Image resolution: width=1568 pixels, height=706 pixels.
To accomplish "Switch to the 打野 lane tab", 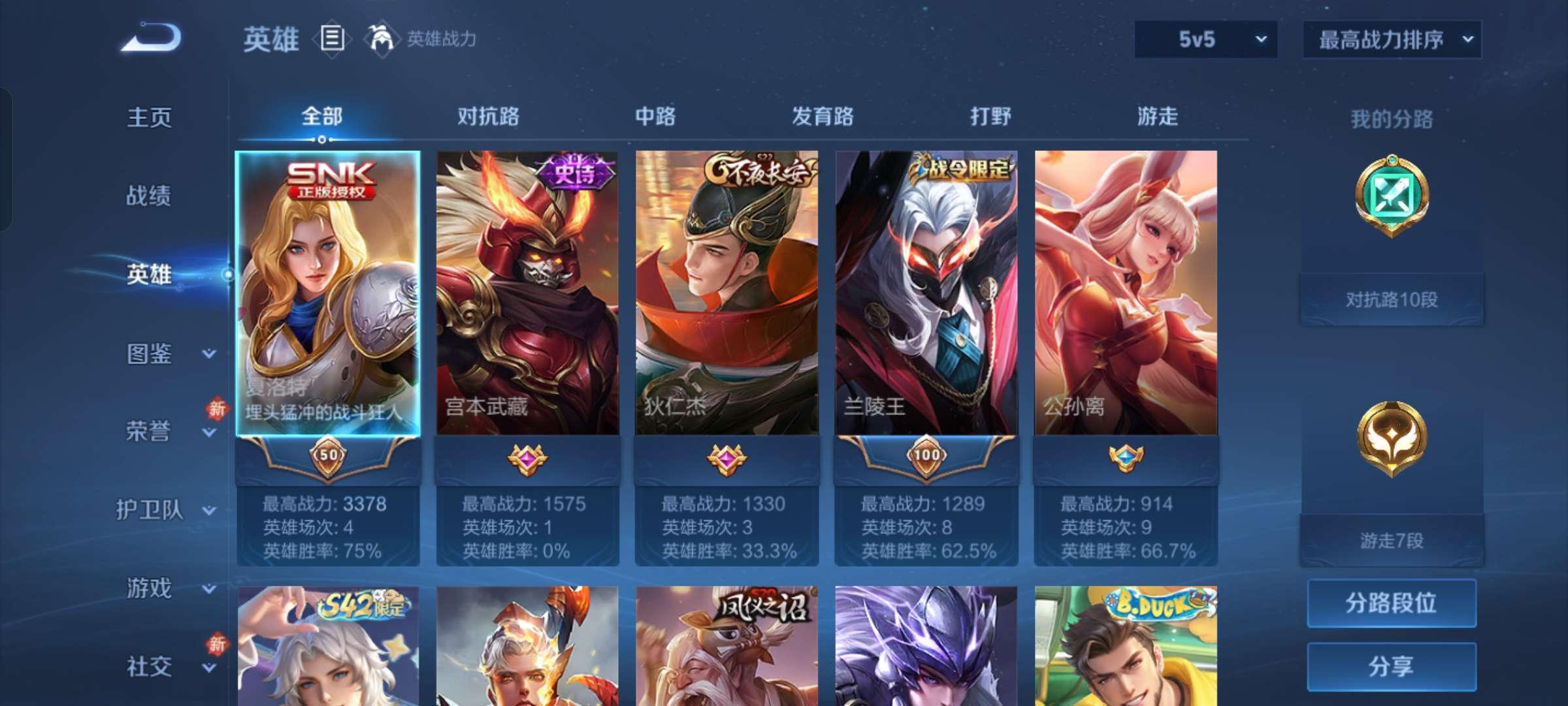I will click(990, 116).
